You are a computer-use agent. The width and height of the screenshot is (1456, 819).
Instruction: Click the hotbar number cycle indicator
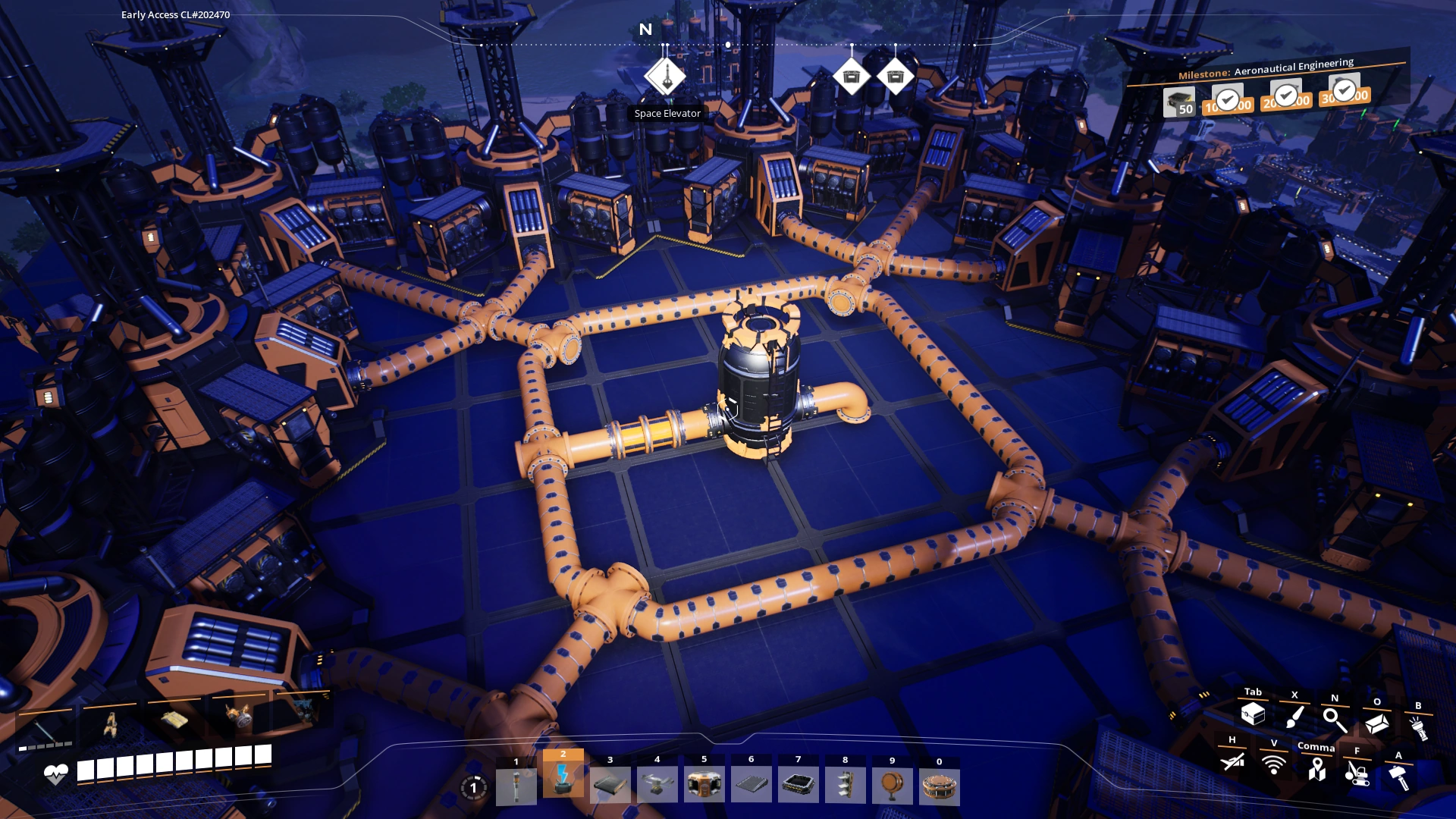pyautogui.click(x=474, y=787)
